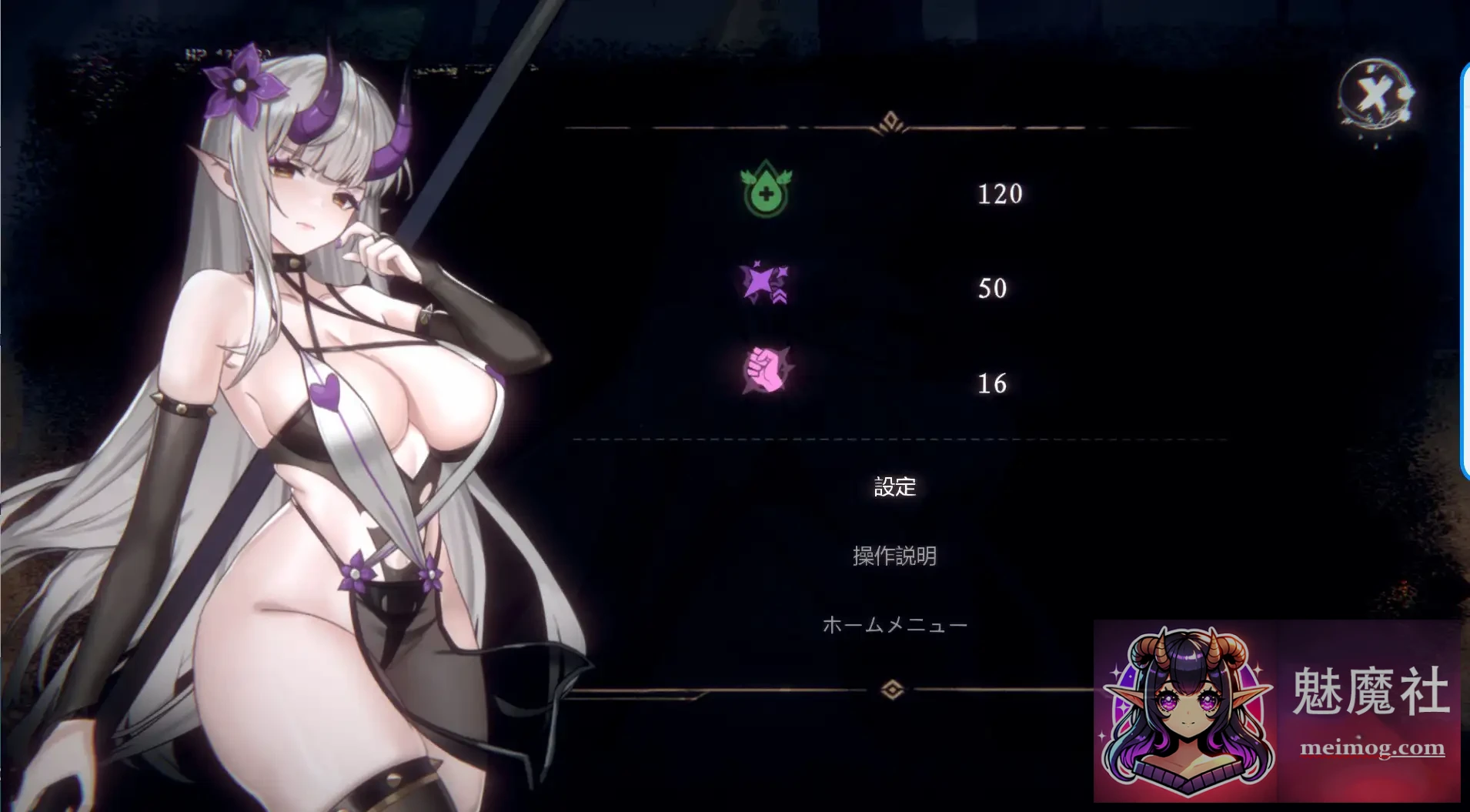
Task: Click the diamond ornament above the menu
Action: [x=890, y=122]
